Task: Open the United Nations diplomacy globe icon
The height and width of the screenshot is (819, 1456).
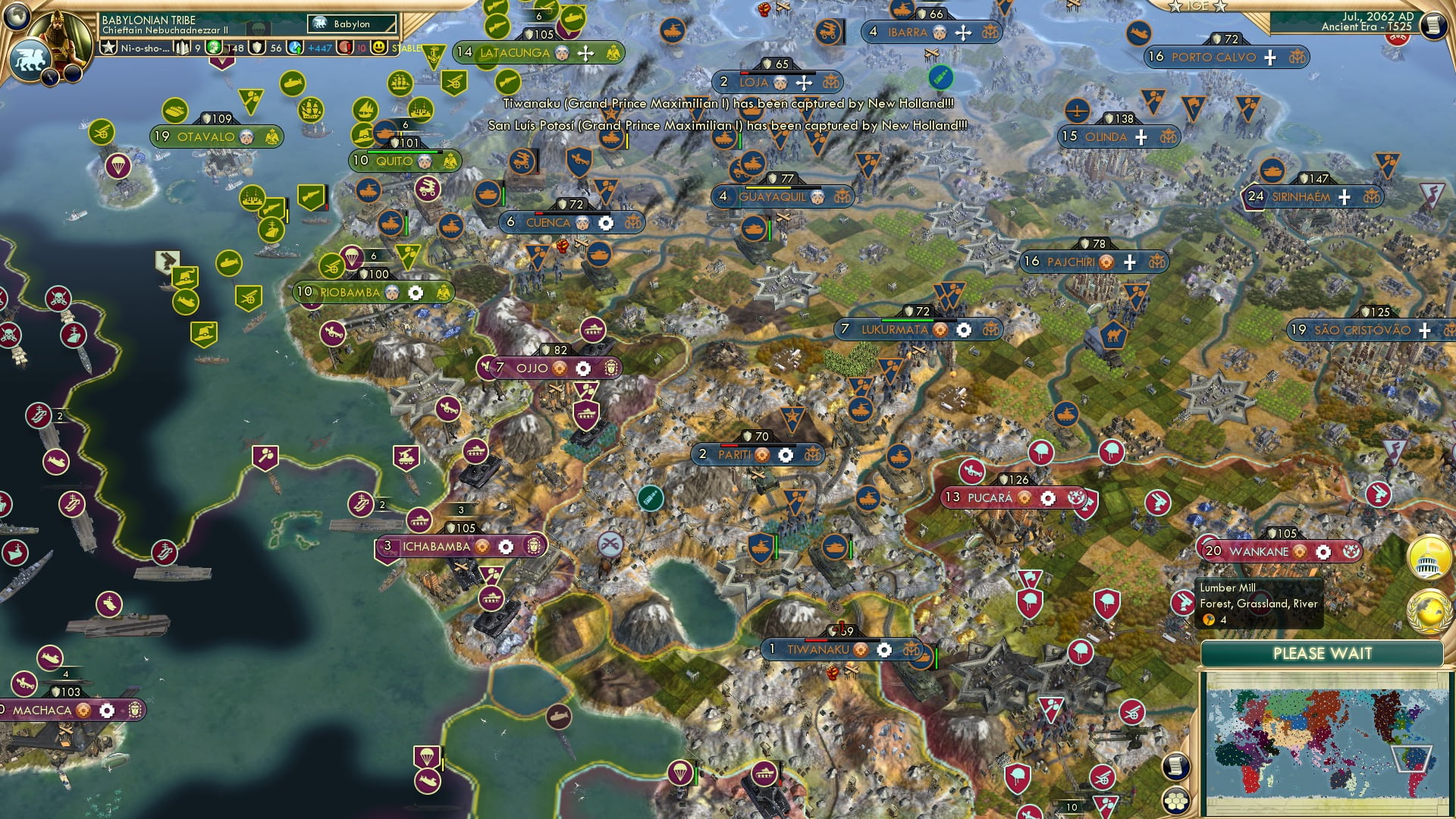Action: tap(1427, 611)
